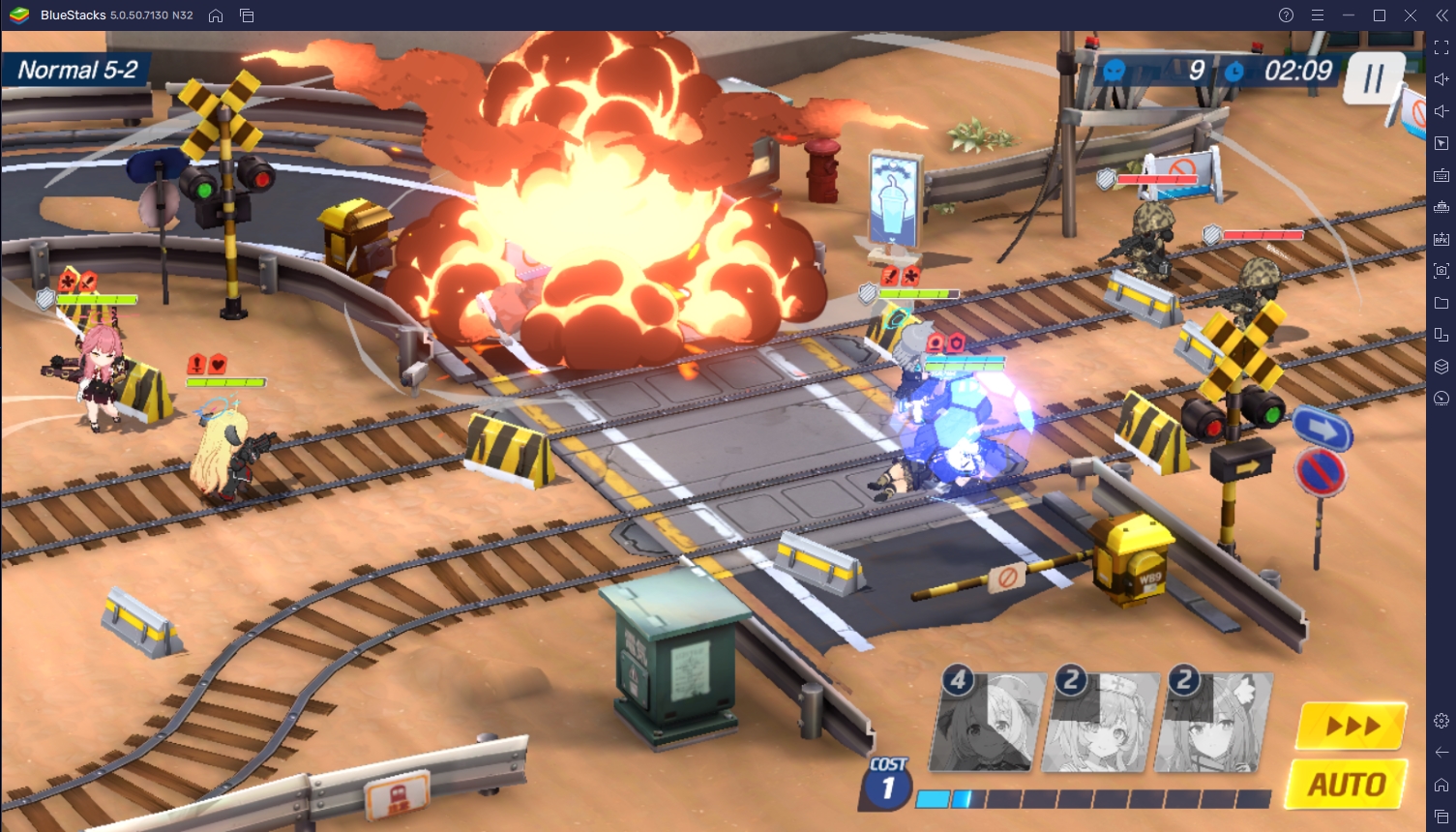Image resolution: width=1456 pixels, height=832 pixels.
Task: Open BlueStacks home screen from title bar
Action: tap(216, 15)
